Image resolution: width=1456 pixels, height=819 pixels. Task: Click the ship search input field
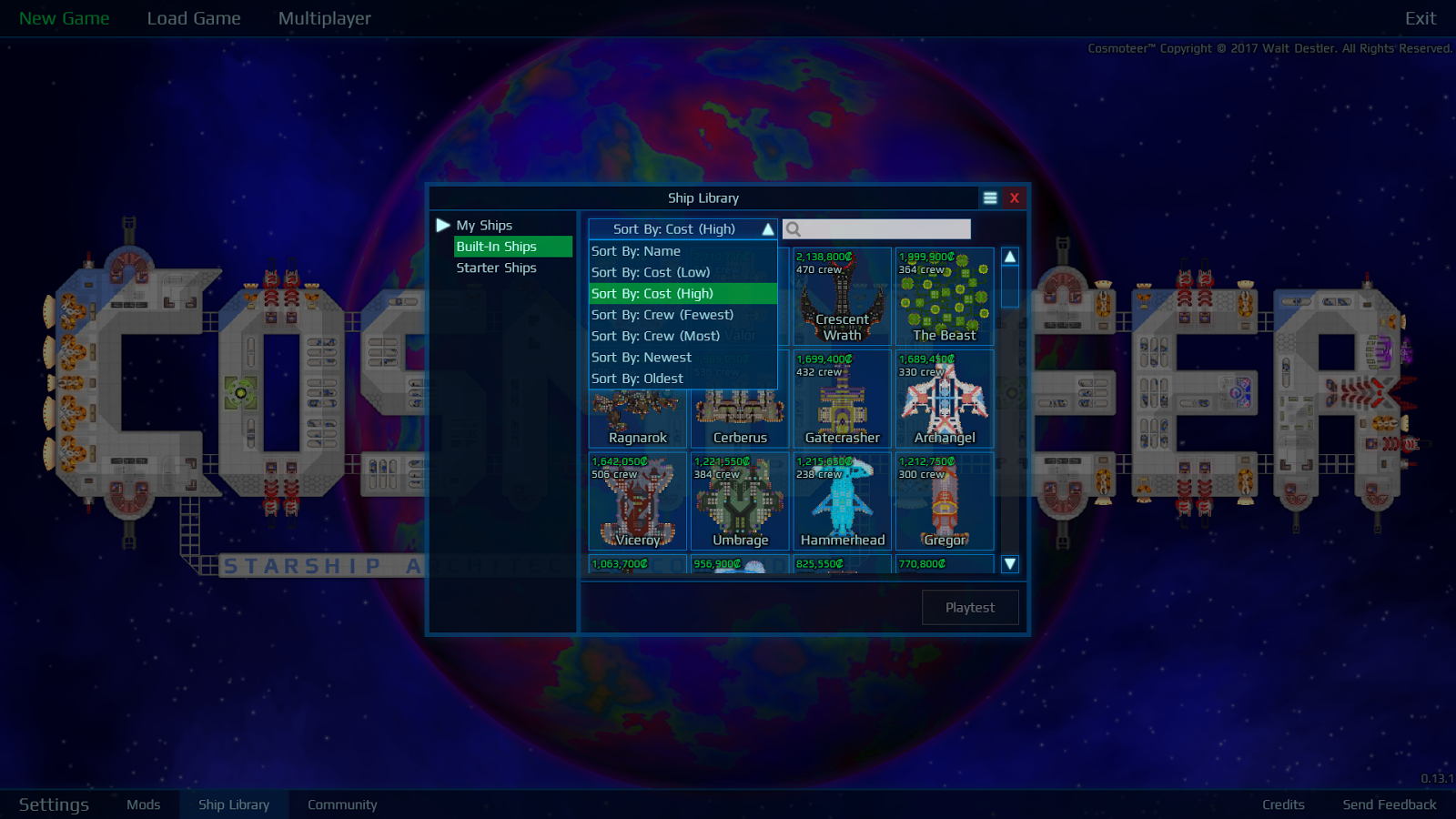[878, 228]
